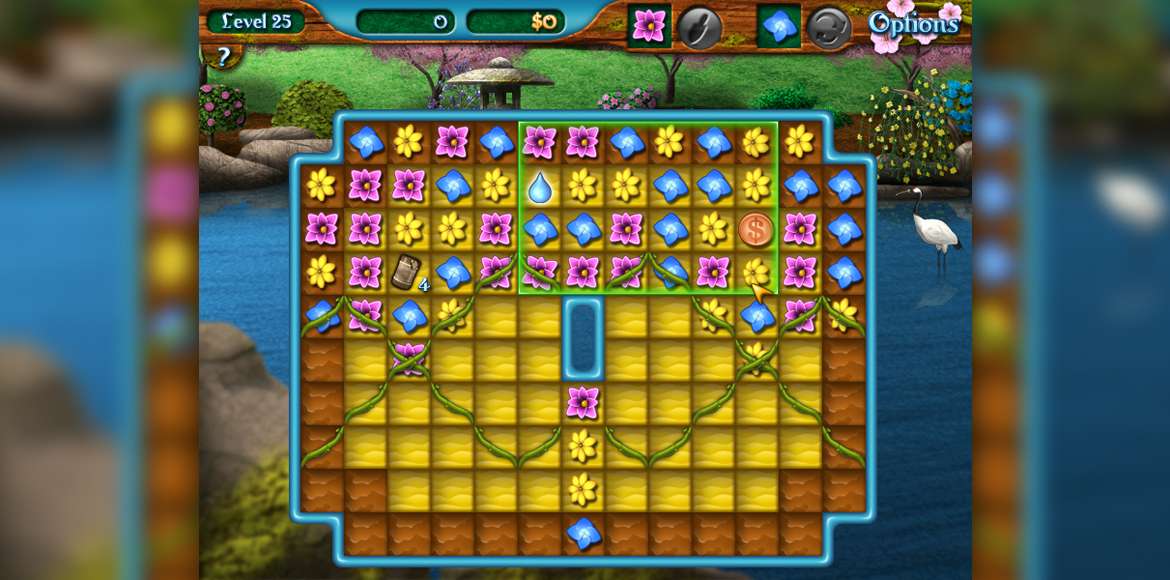The image size is (1170, 580).
Task: Select the barrel tile marked with 4
Action: pyautogui.click(x=406, y=271)
